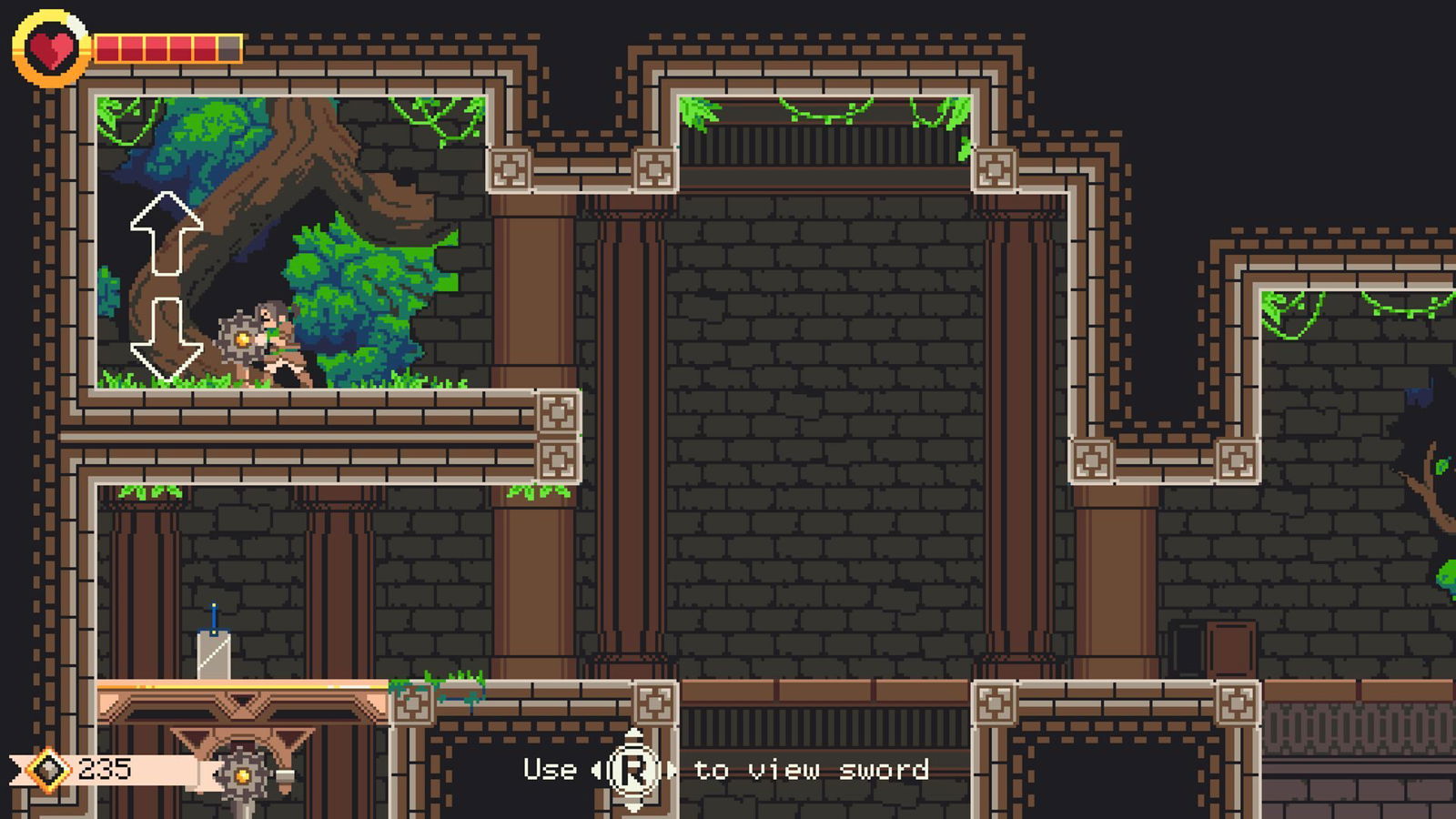Screen dimensions: 1456x819
Task: Select the gem currency icon
Action: pyautogui.click(x=47, y=771)
